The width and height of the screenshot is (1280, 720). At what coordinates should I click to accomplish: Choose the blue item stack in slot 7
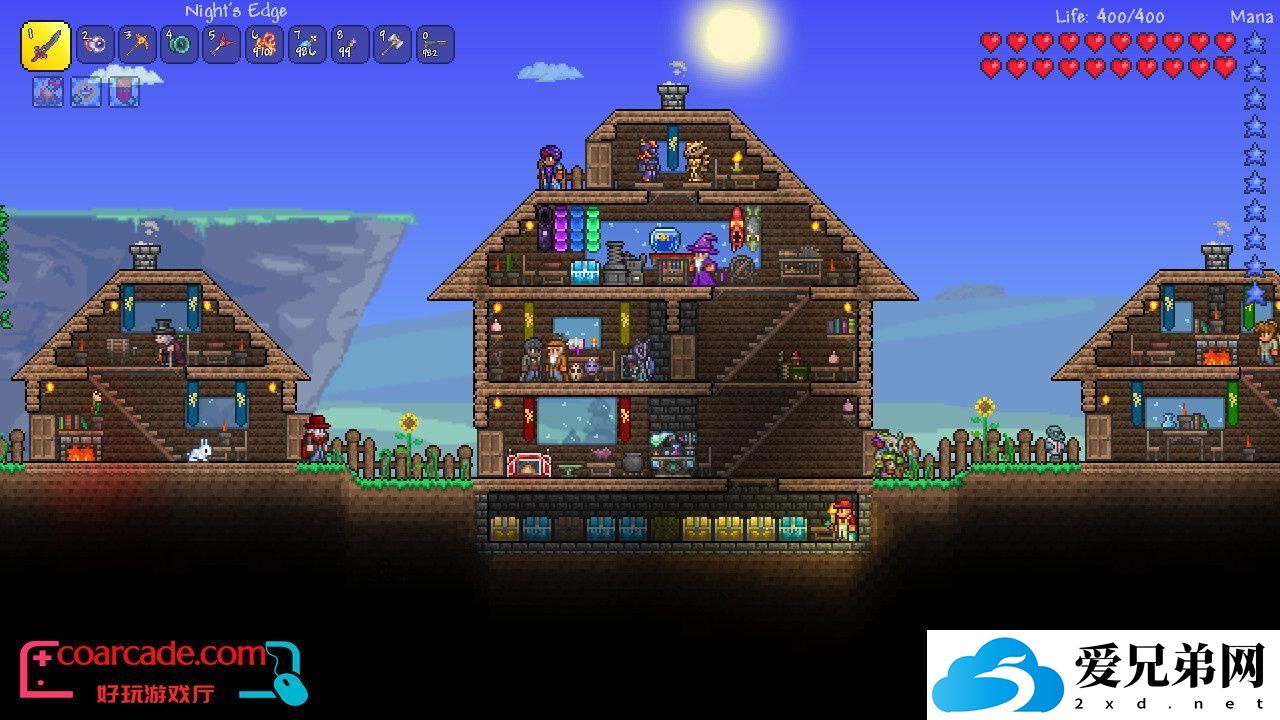[307, 45]
